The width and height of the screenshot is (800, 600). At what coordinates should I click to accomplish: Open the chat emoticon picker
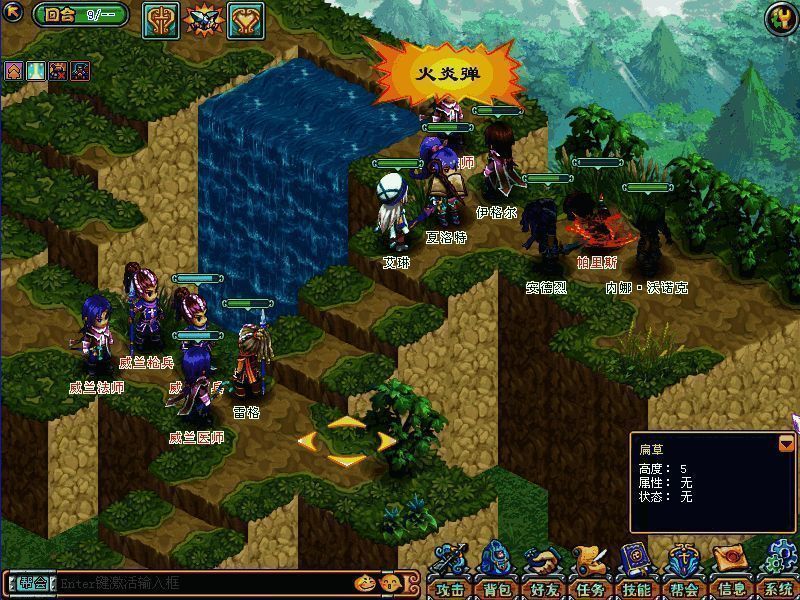pos(366,582)
